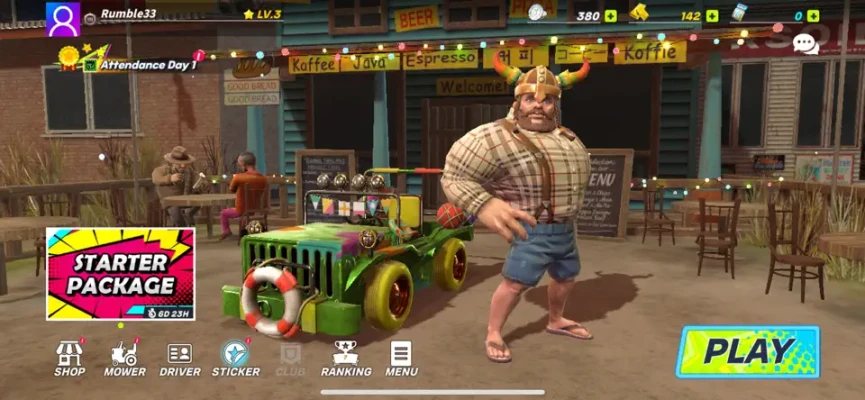Add blue canister currency with plus button

[x=813, y=16]
